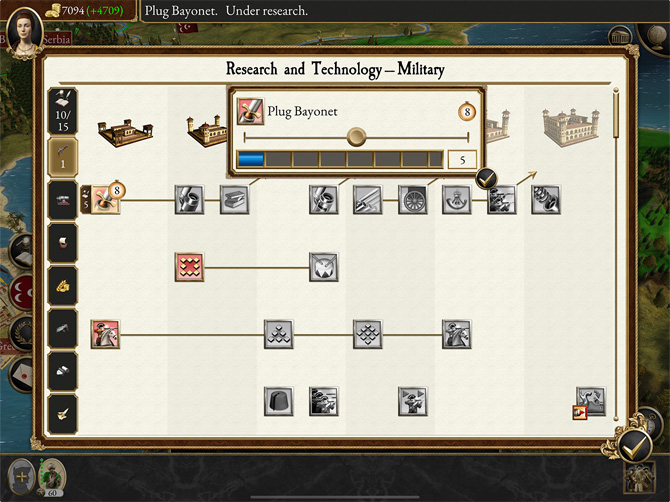Open the domed building icon at top right
This screenshot has height=502, width=670.
tap(621, 36)
